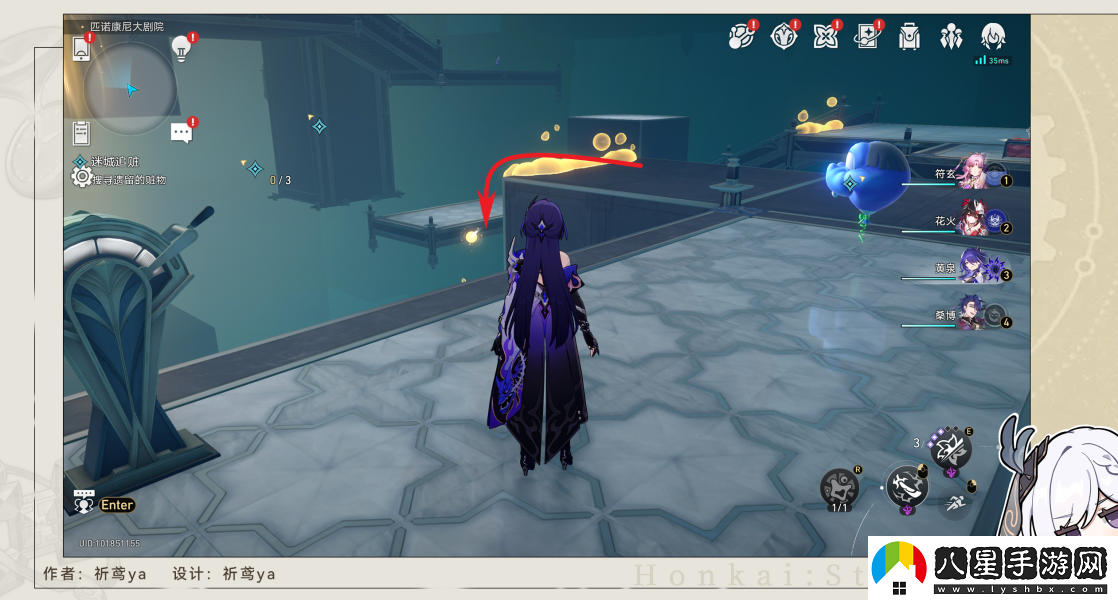Open the backpack inventory
Image resolution: width=1118 pixels, height=600 pixels.
point(909,37)
